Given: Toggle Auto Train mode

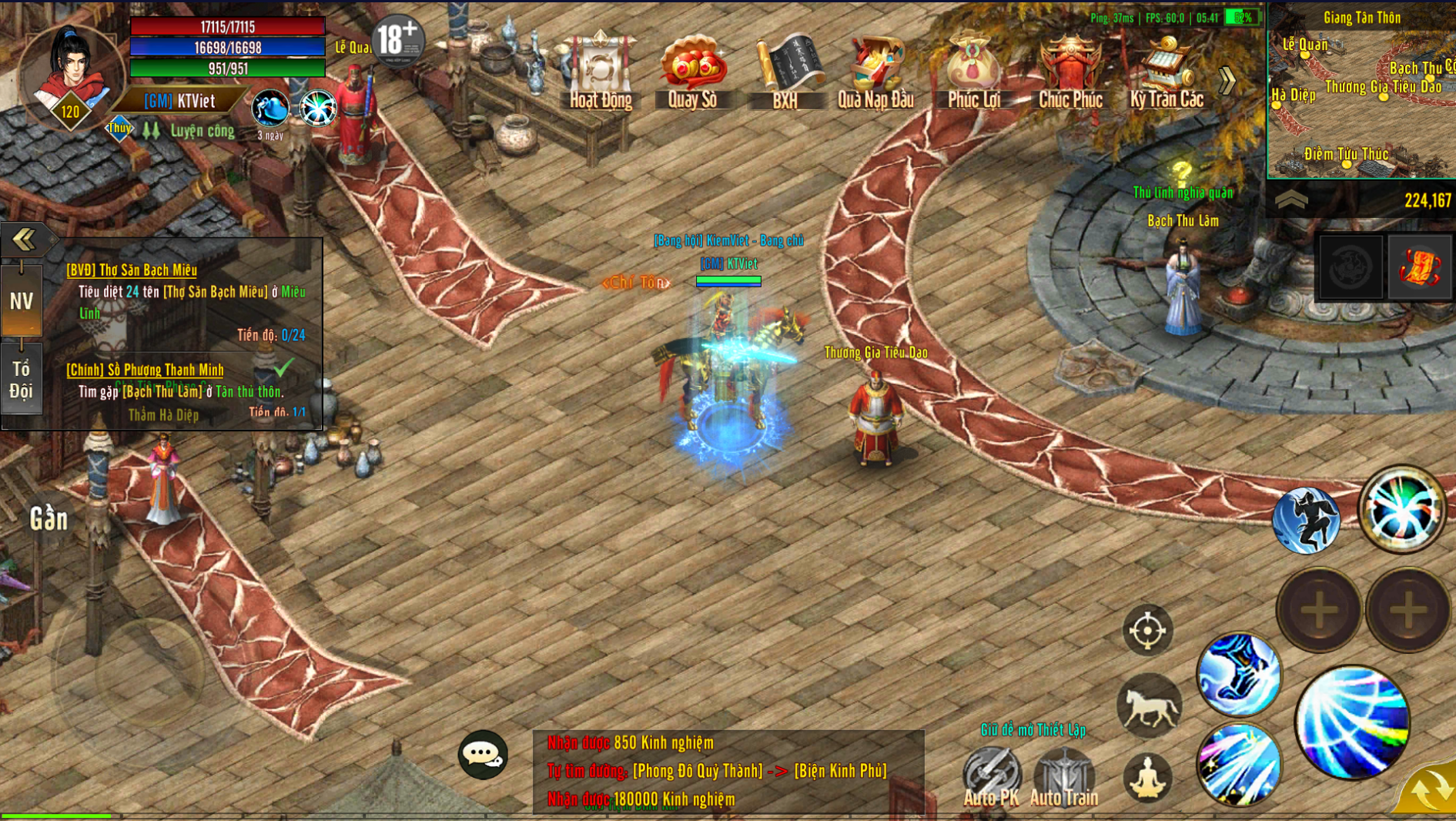Looking at the screenshot, I should click(x=1063, y=775).
